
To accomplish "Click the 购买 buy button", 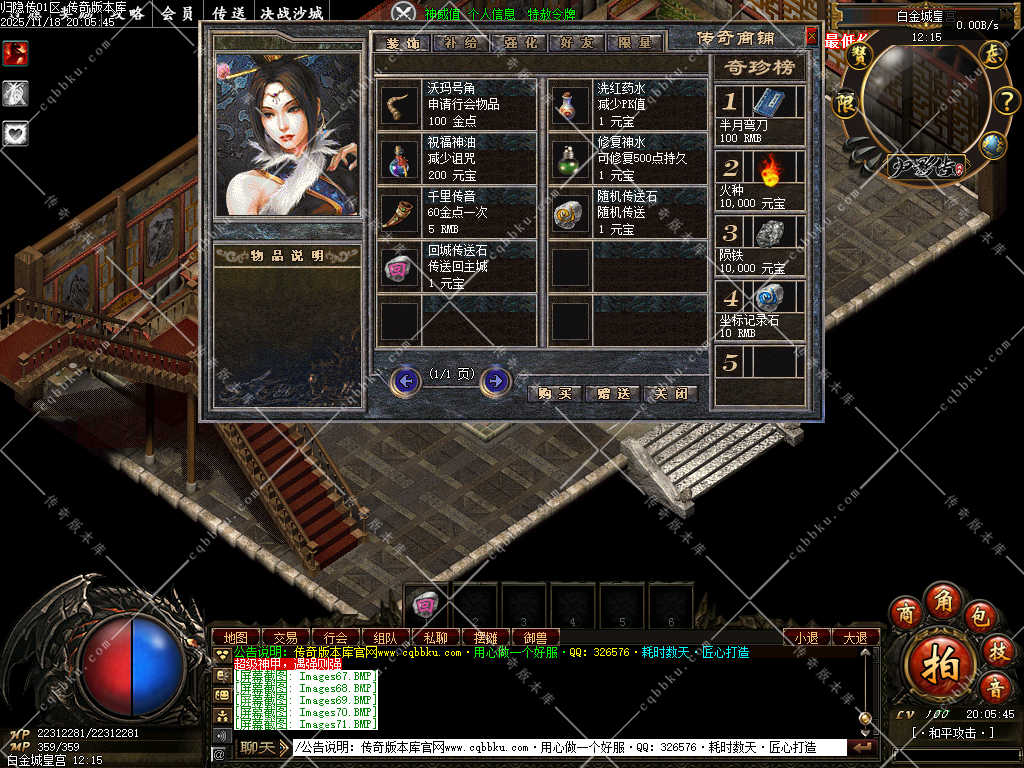I will (554, 393).
